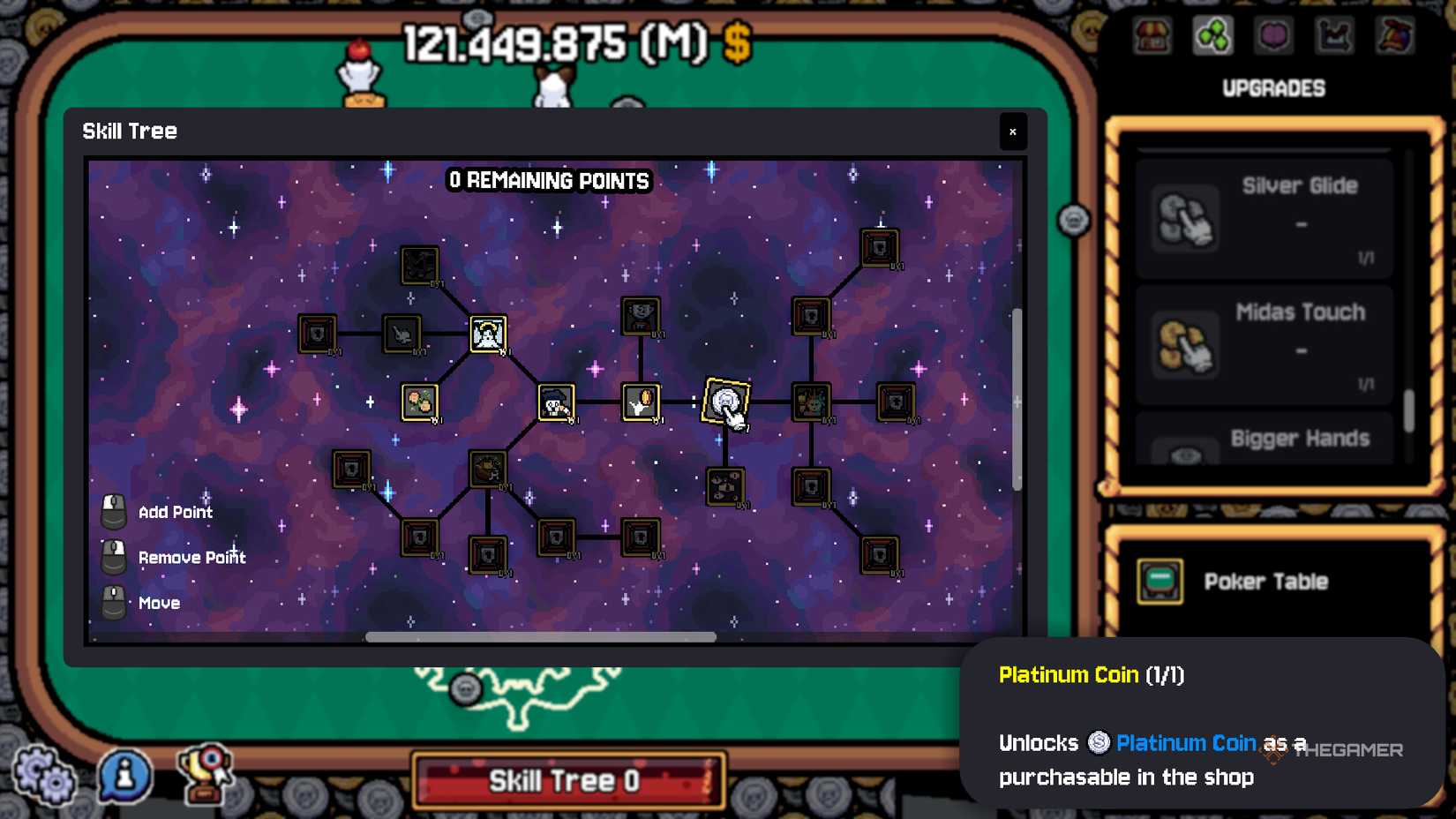1456x819 pixels.
Task: Activate the angel skill node
Action: pyautogui.click(x=485, y=334)
